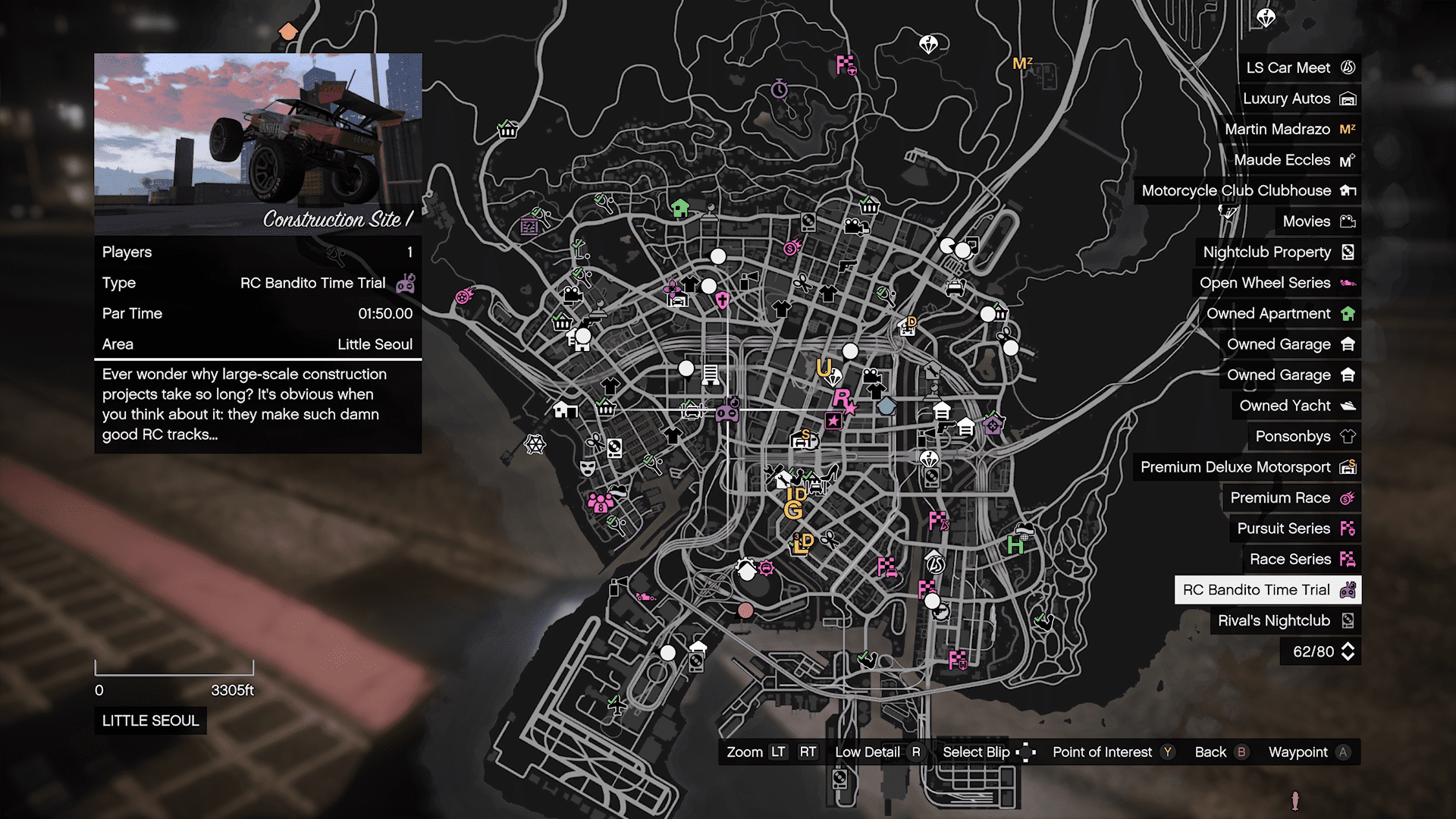Select Martin Madrazo legend entry

(1289, 130)
